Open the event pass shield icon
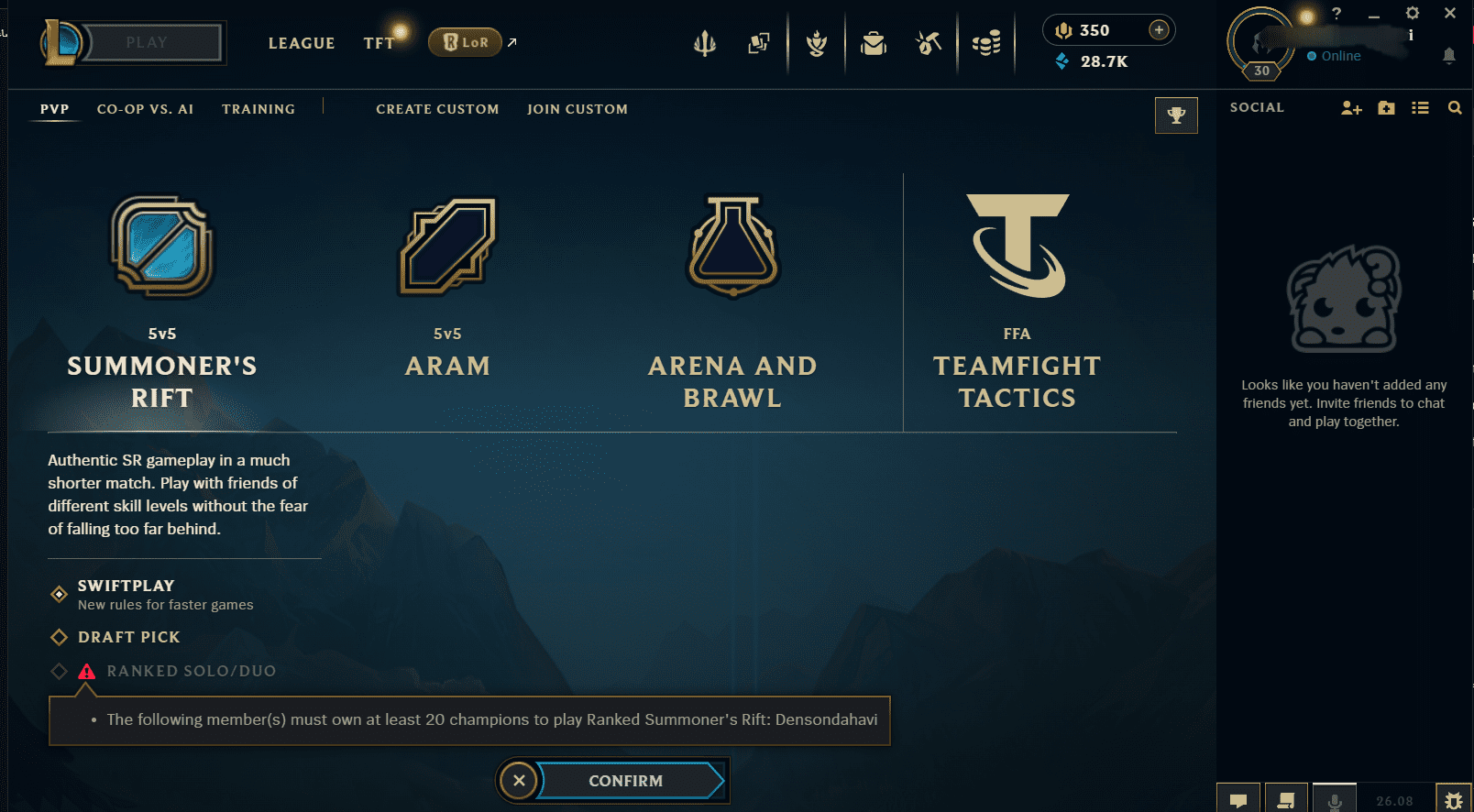This screenshot has width=1474, height=812. (x=817, y=43)
